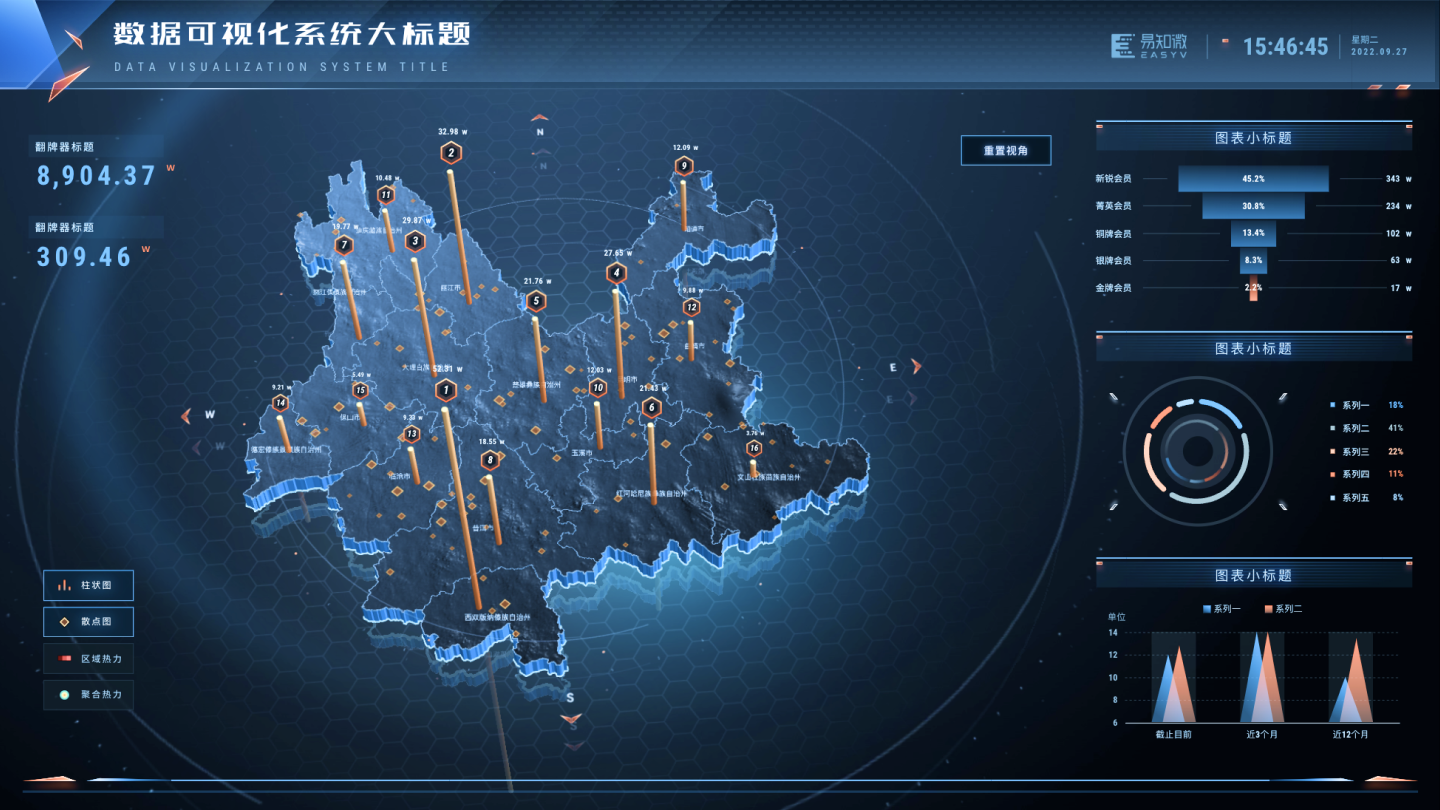This screenshot has height=810, width=1440.
Task: Expand the bottom 图表小标题 panel header
Action: 1254,574
